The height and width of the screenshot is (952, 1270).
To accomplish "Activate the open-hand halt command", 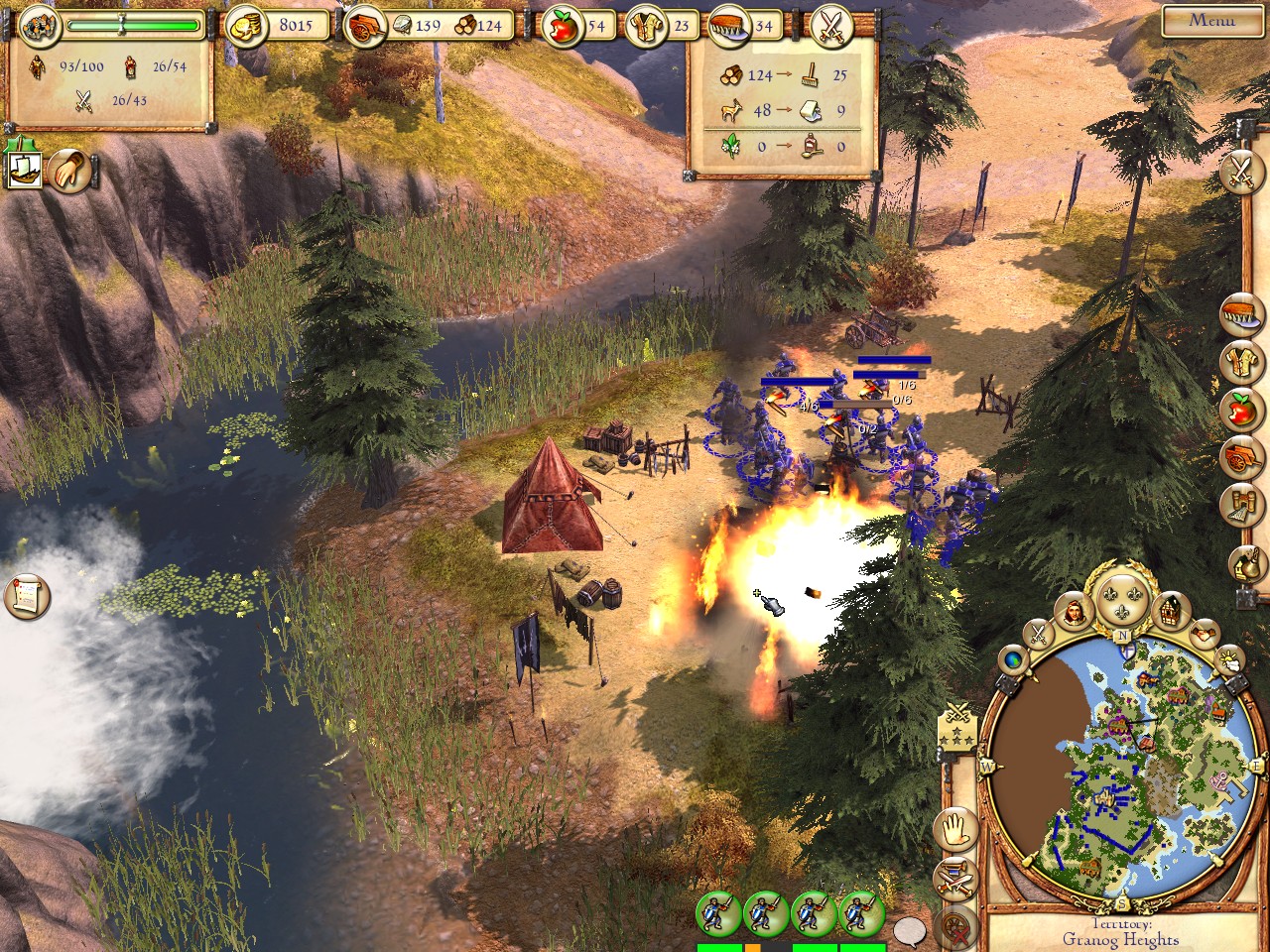I will pos(954,829).
